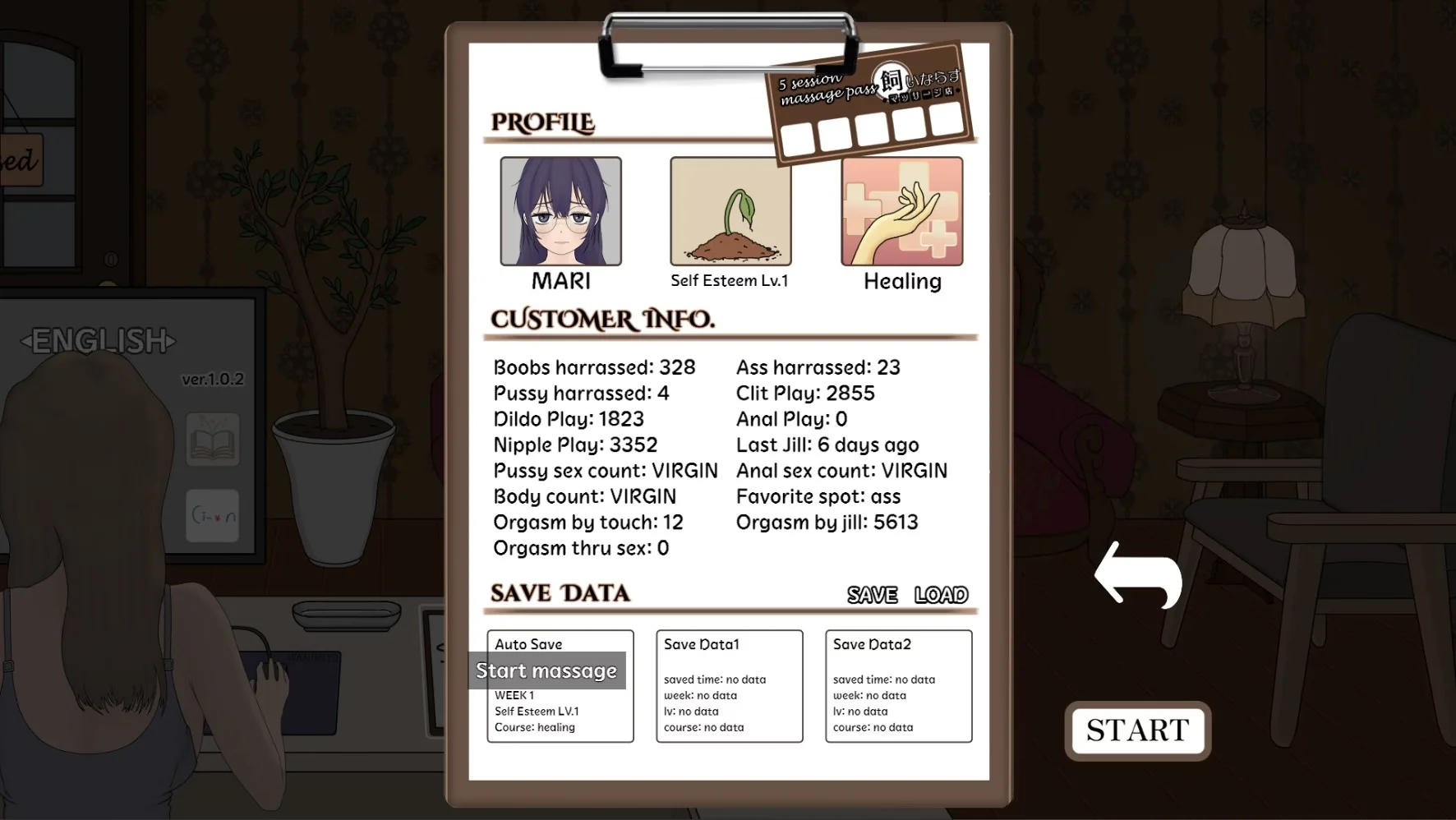This screenshot has width=1456, height=820.
Task: Click the START button
Action: click(x=1137, y=730)
